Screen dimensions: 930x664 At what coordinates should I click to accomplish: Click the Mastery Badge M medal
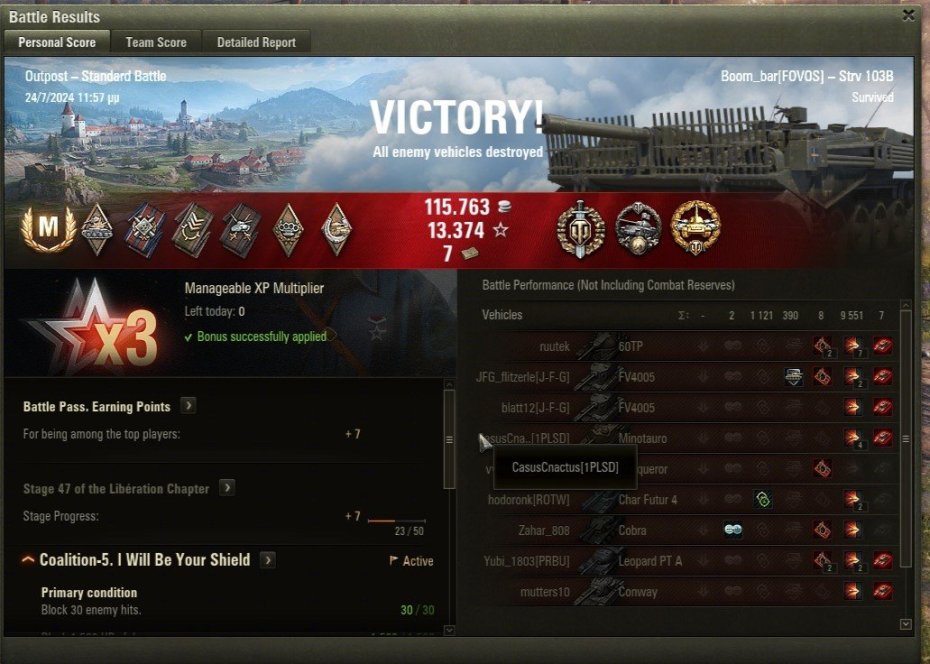[x=47, y=228]
